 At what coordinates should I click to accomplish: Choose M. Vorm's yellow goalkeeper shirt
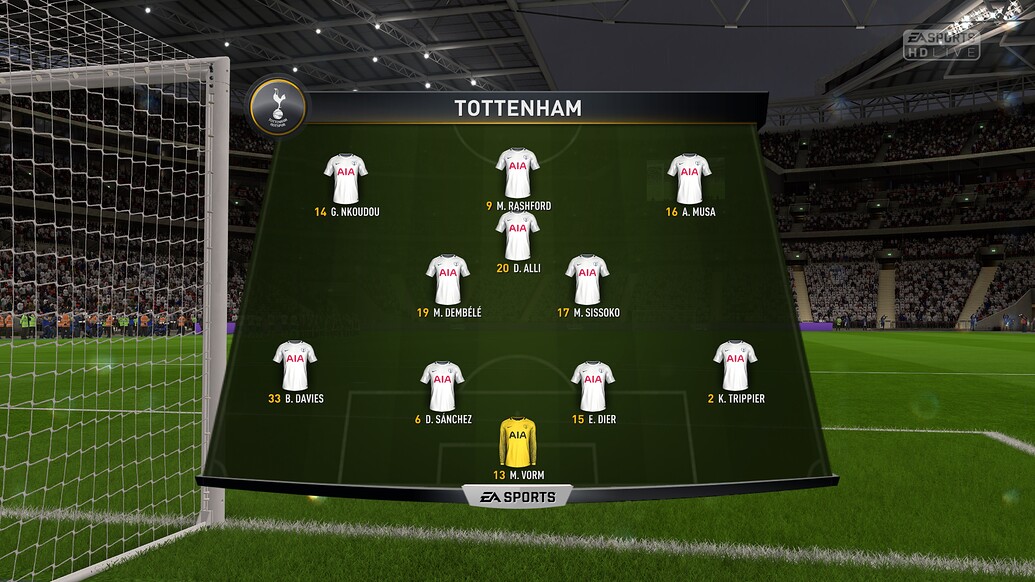(x=518, y=441)
